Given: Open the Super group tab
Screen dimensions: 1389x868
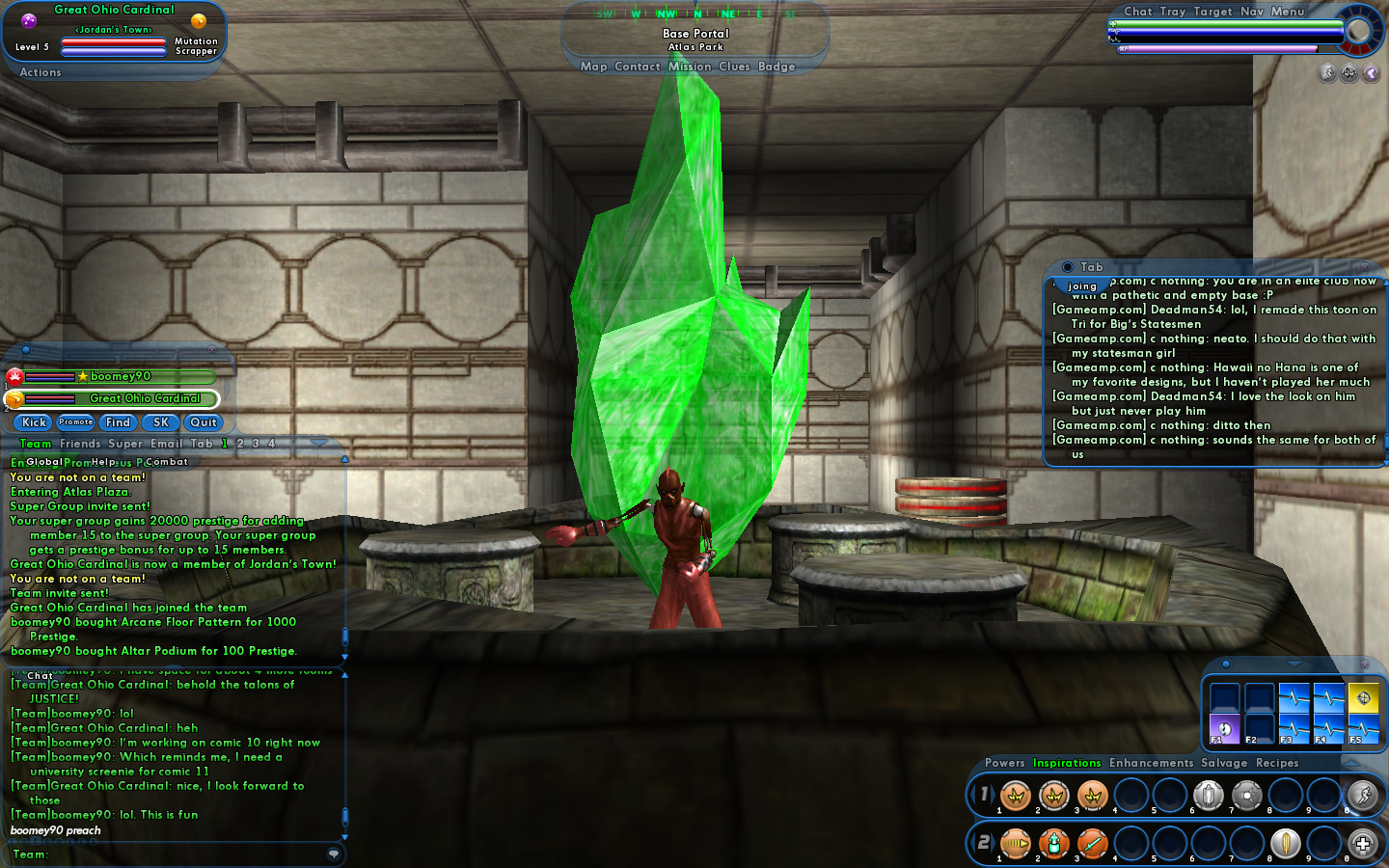Looking at the screenshot, I should pyautogui.click(x=125, y=444).
